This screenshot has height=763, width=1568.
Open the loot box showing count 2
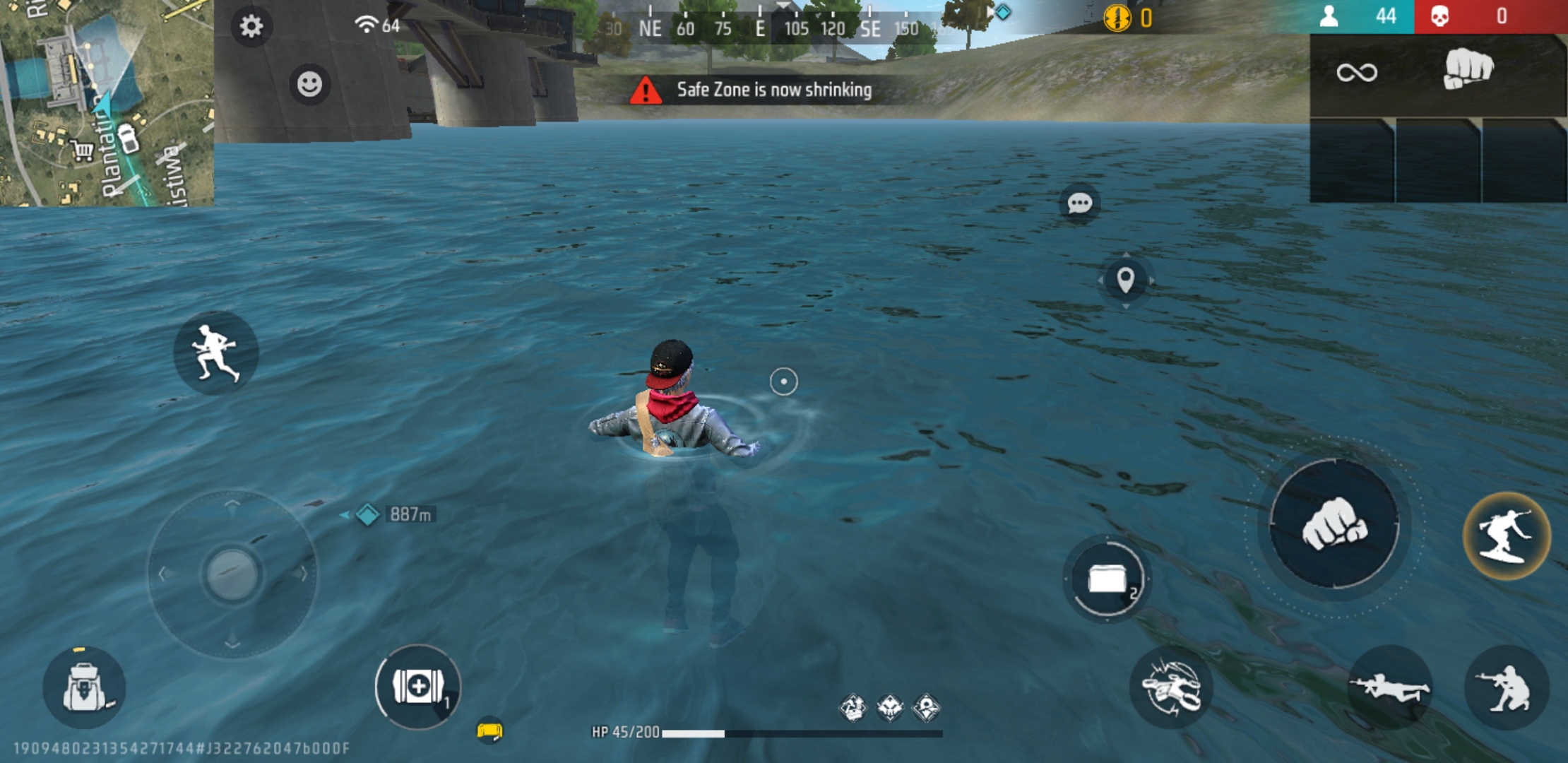tap(1107, 579)
